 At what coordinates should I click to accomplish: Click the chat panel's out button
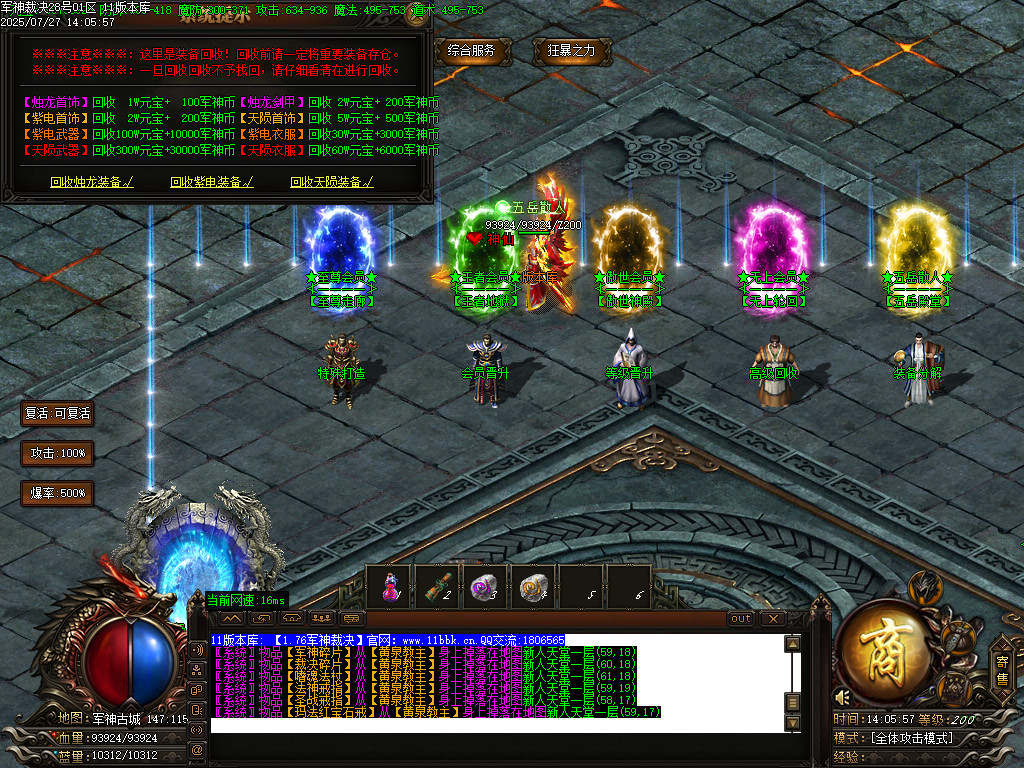point(741,619)
